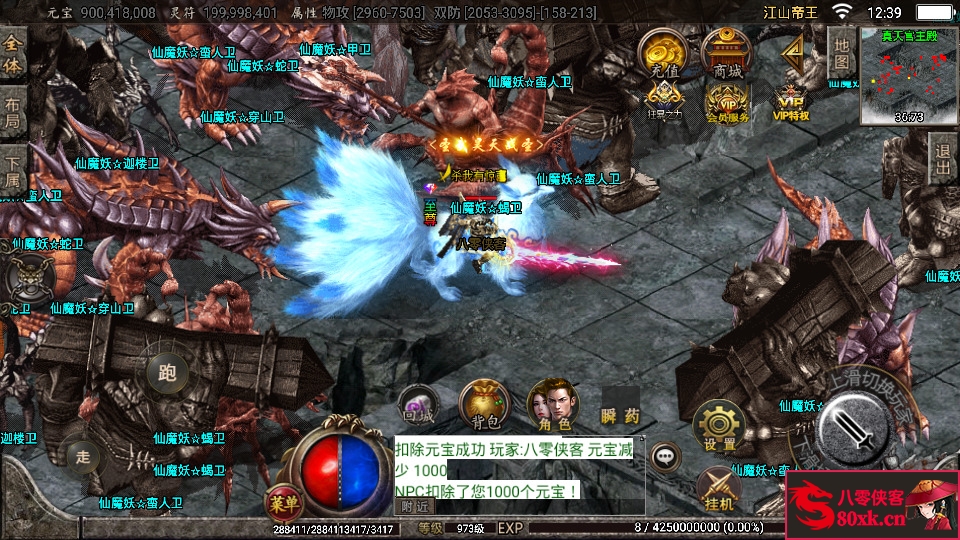Viewport: 960px width, 540px height.
Task: Collapse the top icons with the gold arrow
Action: [x=794, y=51]
